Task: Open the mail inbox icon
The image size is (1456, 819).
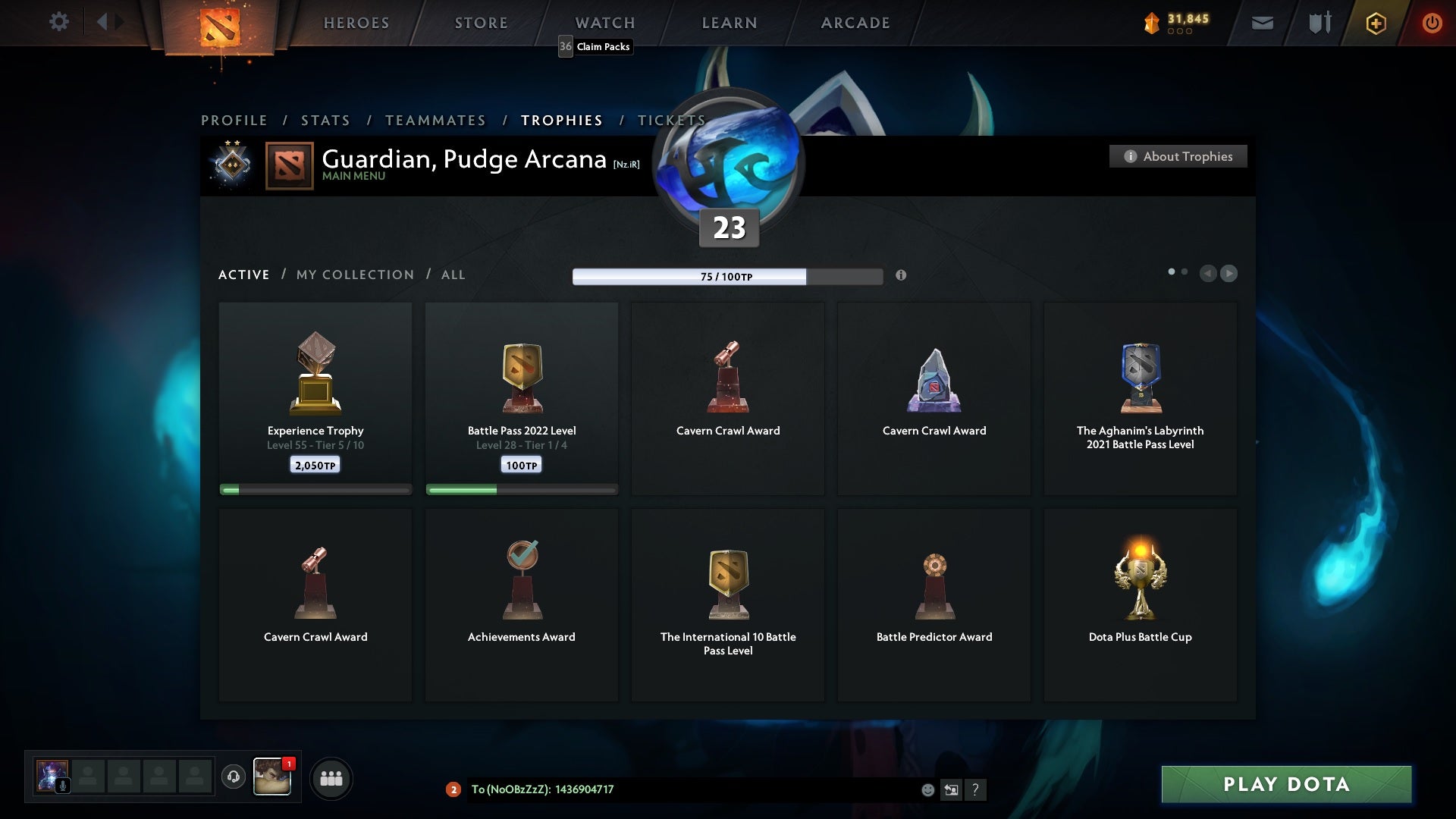Action: coord(1263,23)
